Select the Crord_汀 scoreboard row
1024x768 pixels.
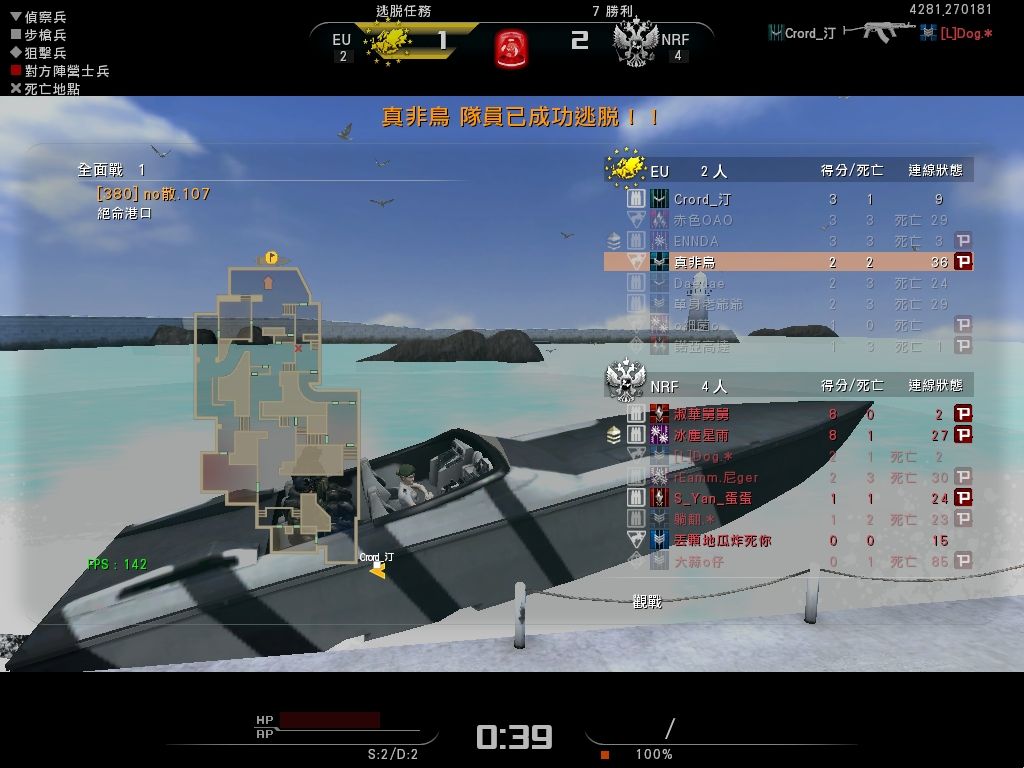coord(790,199)
